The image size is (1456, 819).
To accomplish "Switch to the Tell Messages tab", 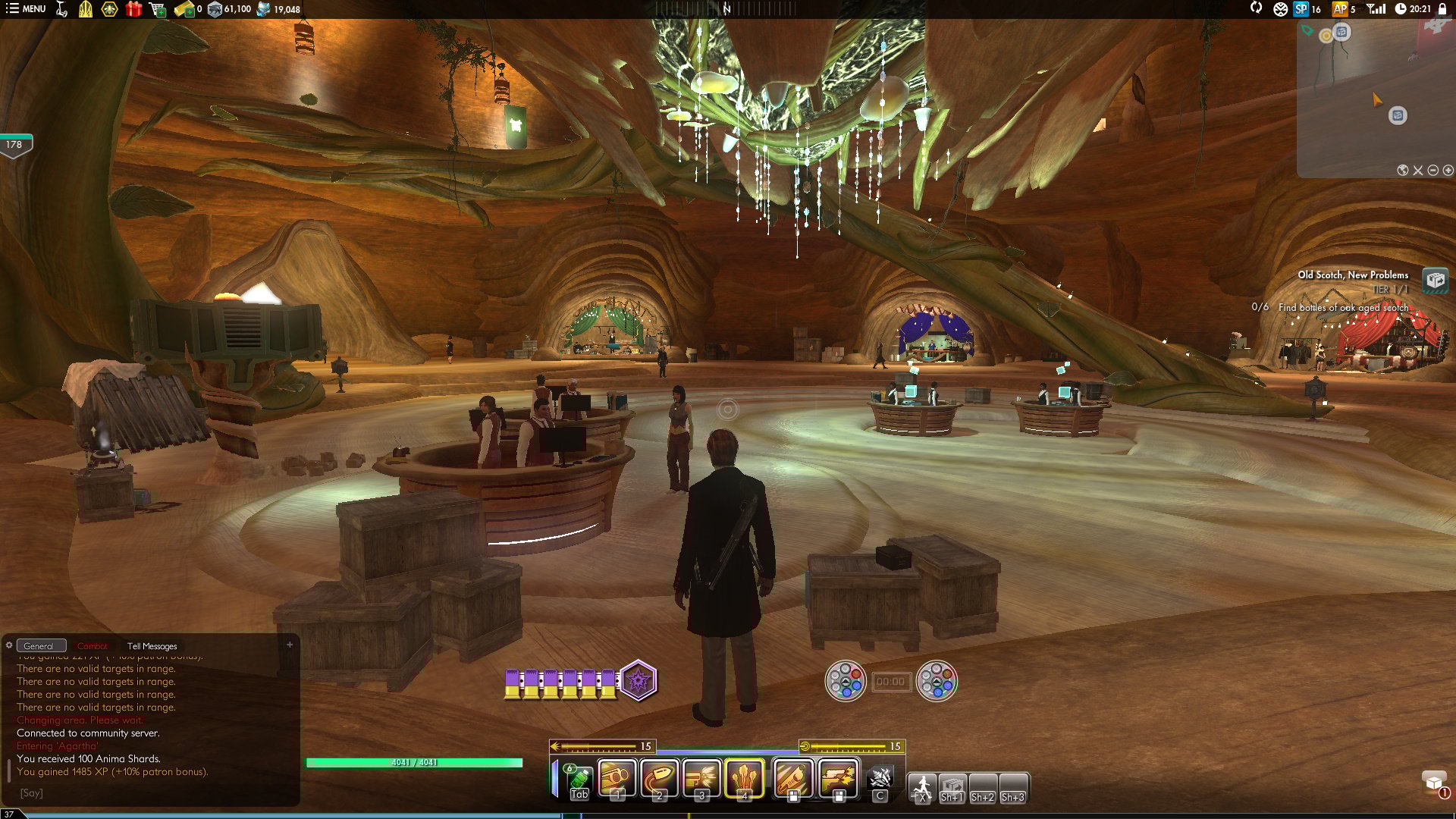I will [x=152, y=646].
